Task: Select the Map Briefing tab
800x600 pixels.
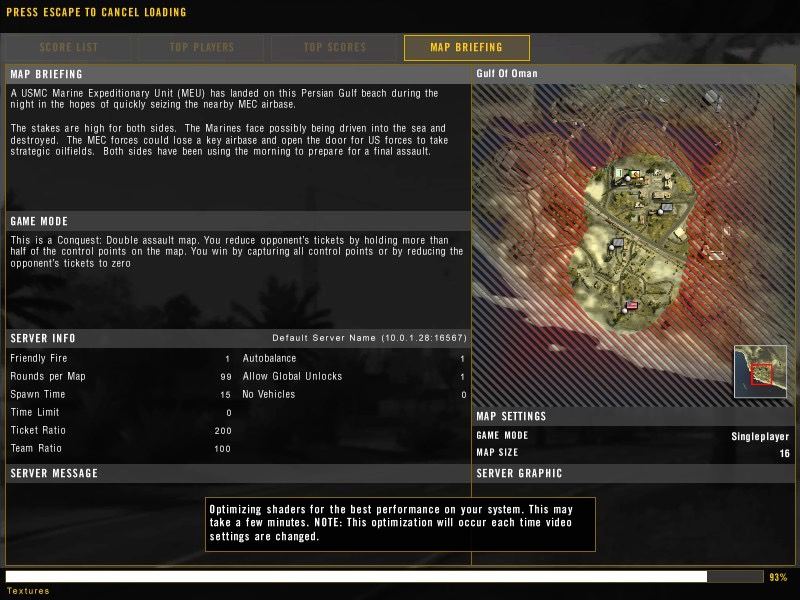Action: coord(466,47)
